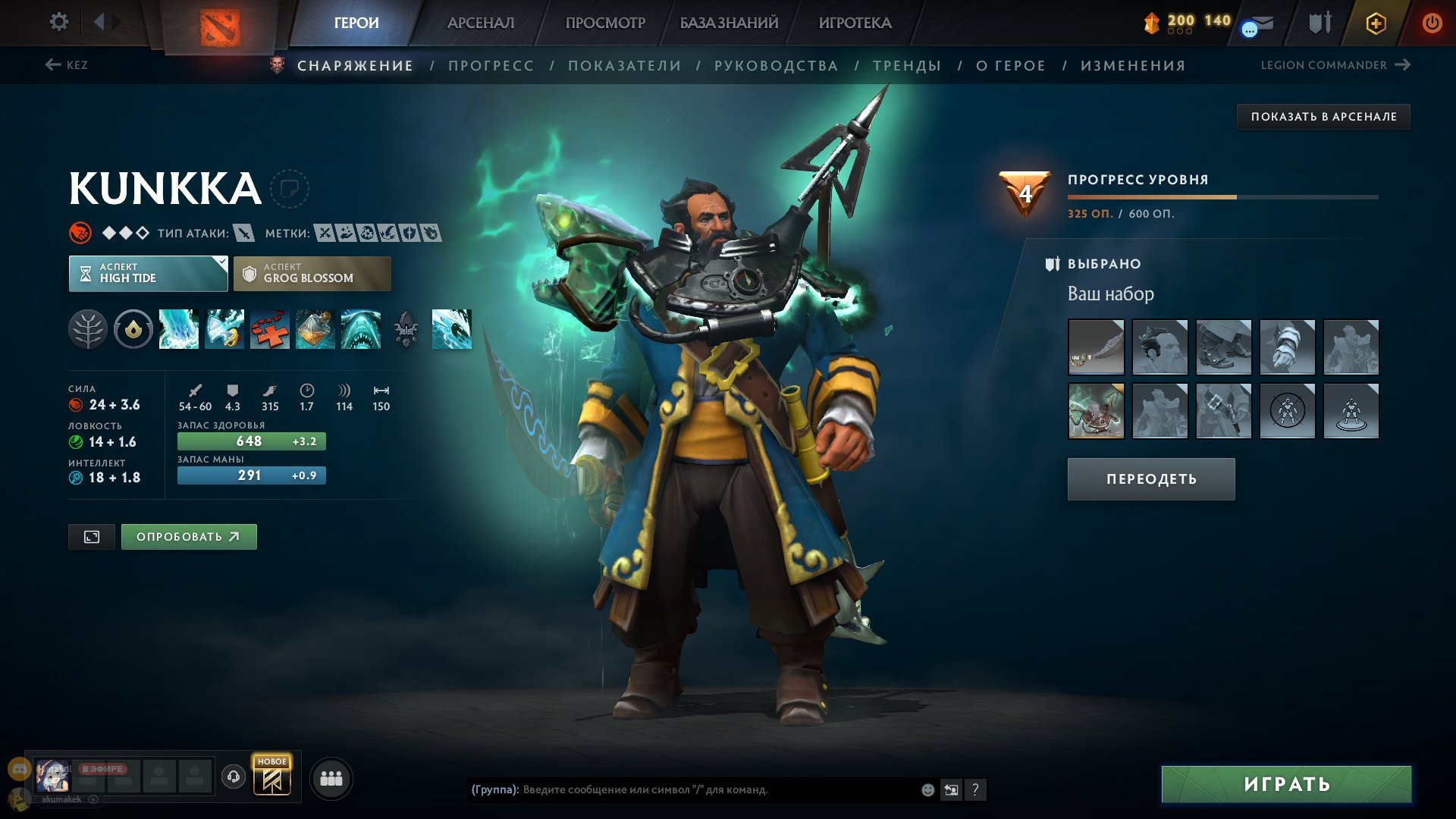Screen dimensions: 1456x819
Task: Open the Ghostship rum ability icon
Action: (316, 329)
